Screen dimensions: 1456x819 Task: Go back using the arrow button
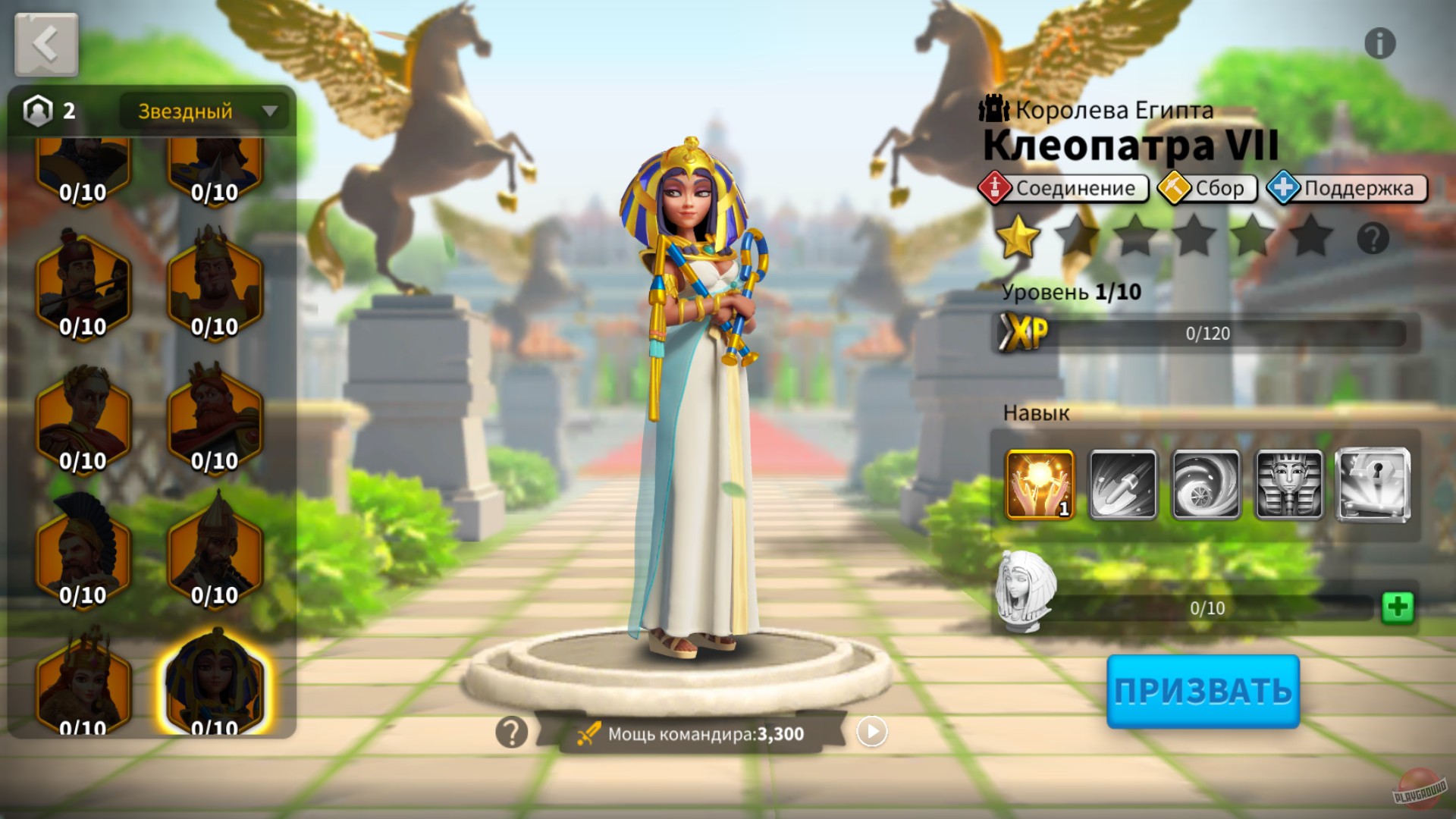point(45,43)
